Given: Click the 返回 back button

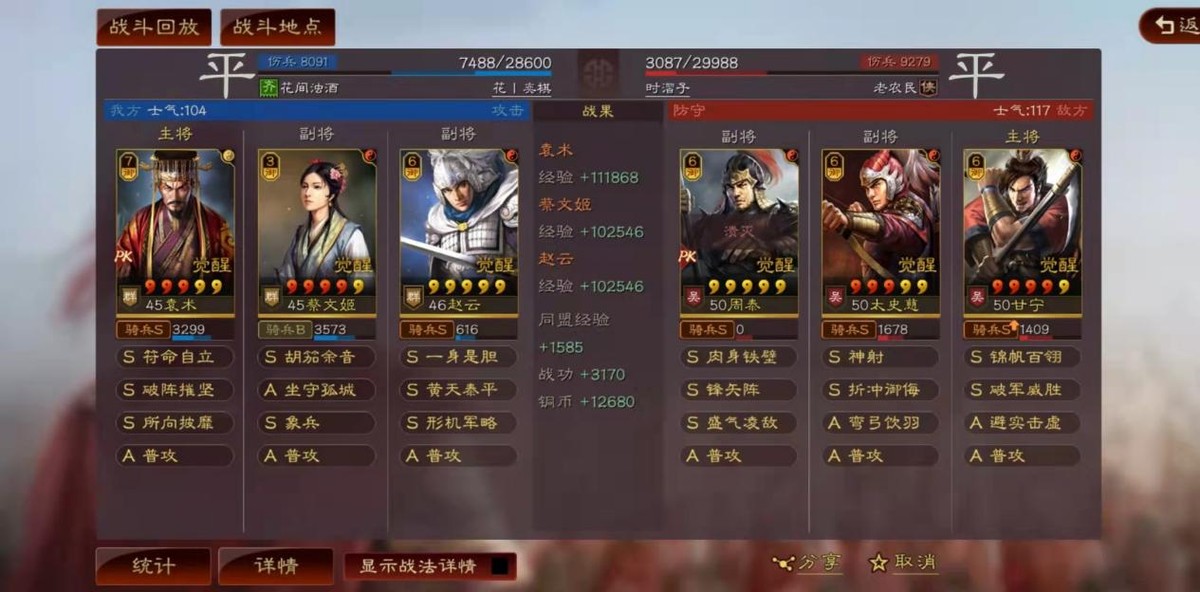Looking at the screenshot, I should coord(1172,26).
